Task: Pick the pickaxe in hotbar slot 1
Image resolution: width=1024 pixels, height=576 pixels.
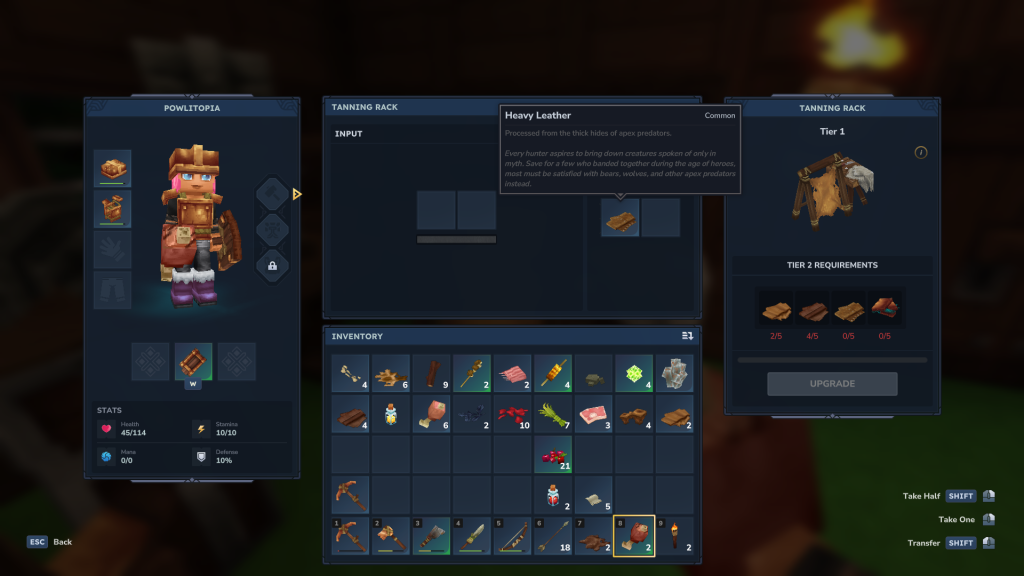Action: coord(351,535)
